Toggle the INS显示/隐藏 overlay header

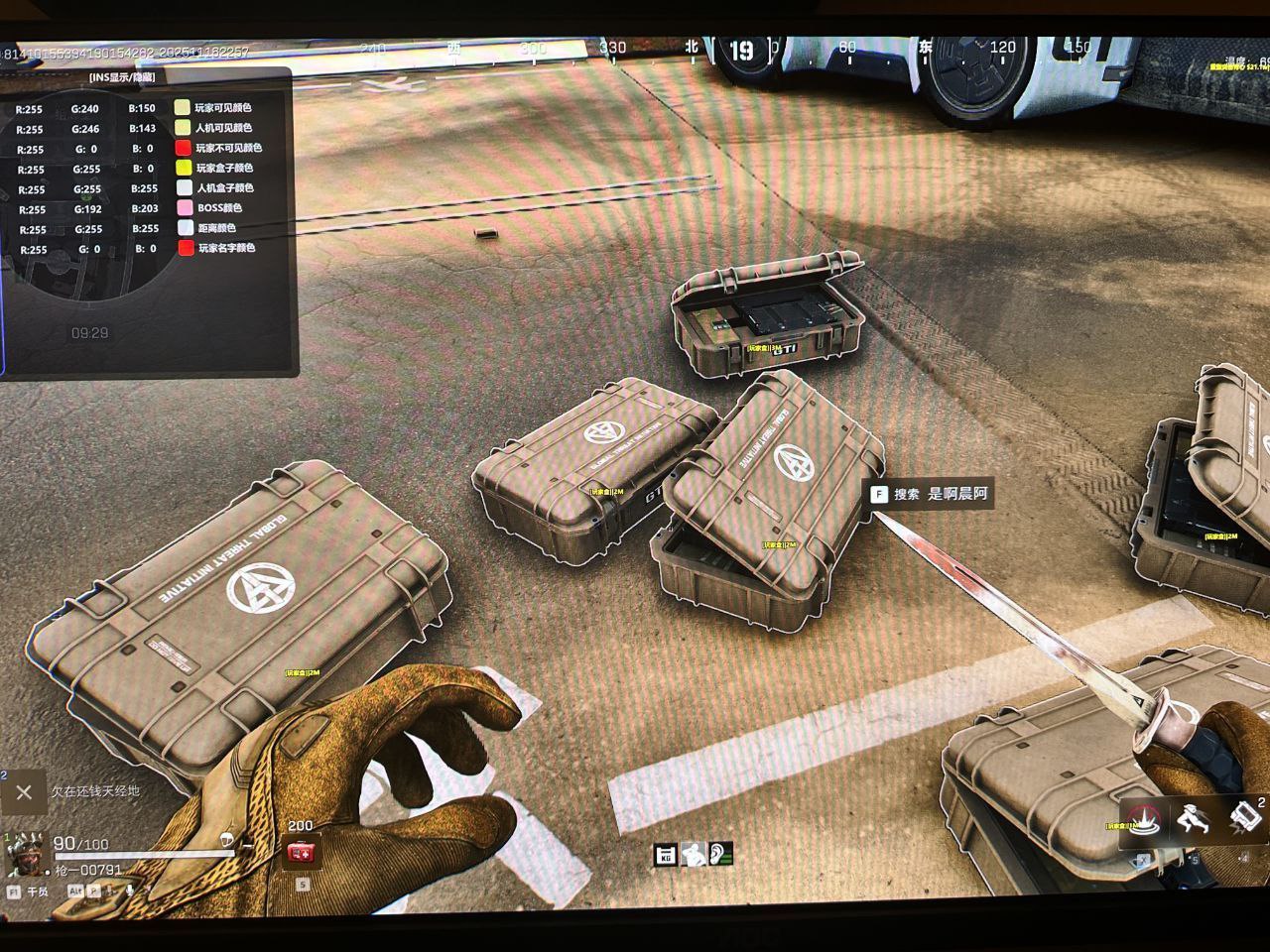tap(121, 77)
